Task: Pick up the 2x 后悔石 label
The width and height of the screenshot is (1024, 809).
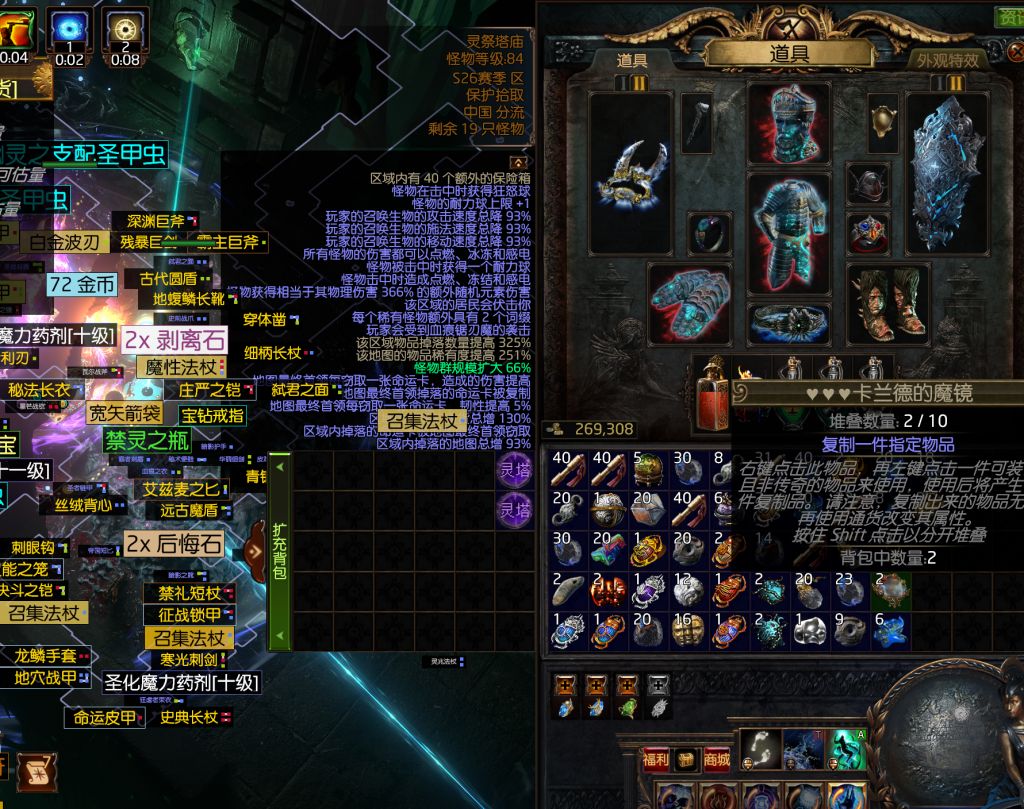Action: point(173,544)
